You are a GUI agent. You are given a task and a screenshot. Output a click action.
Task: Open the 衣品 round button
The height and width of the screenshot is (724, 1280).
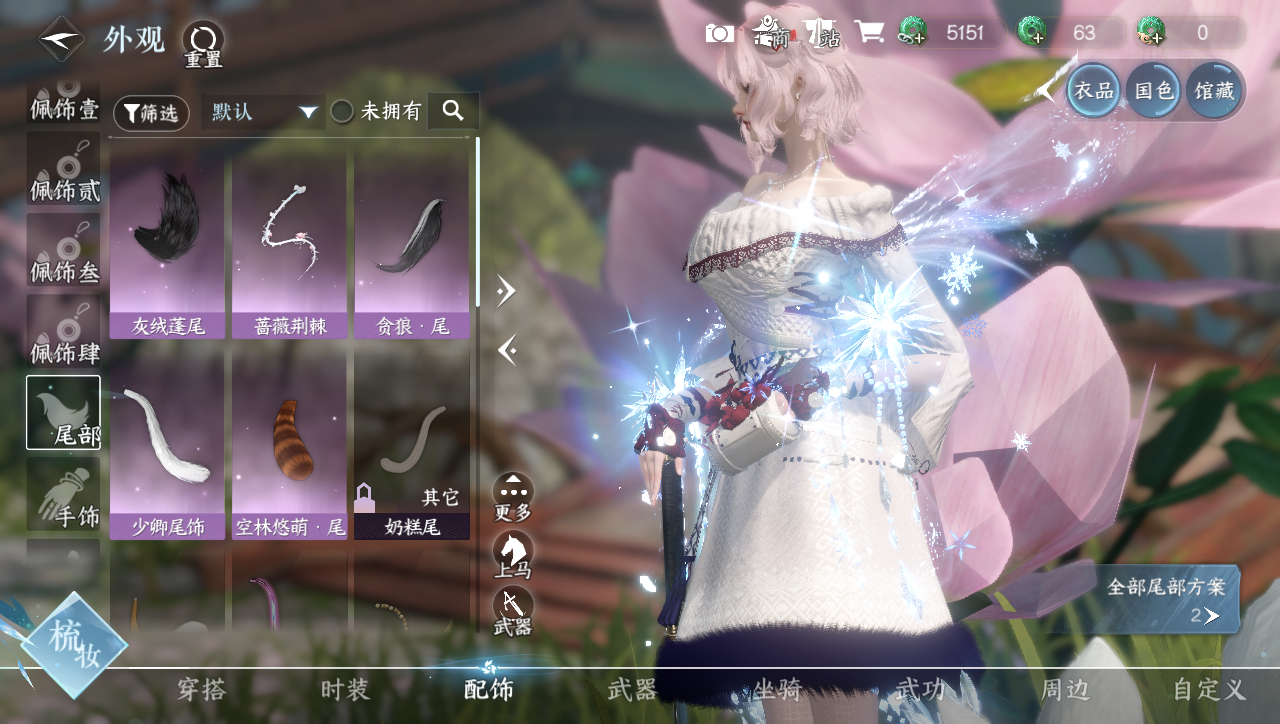click(x=1093, y=91)
